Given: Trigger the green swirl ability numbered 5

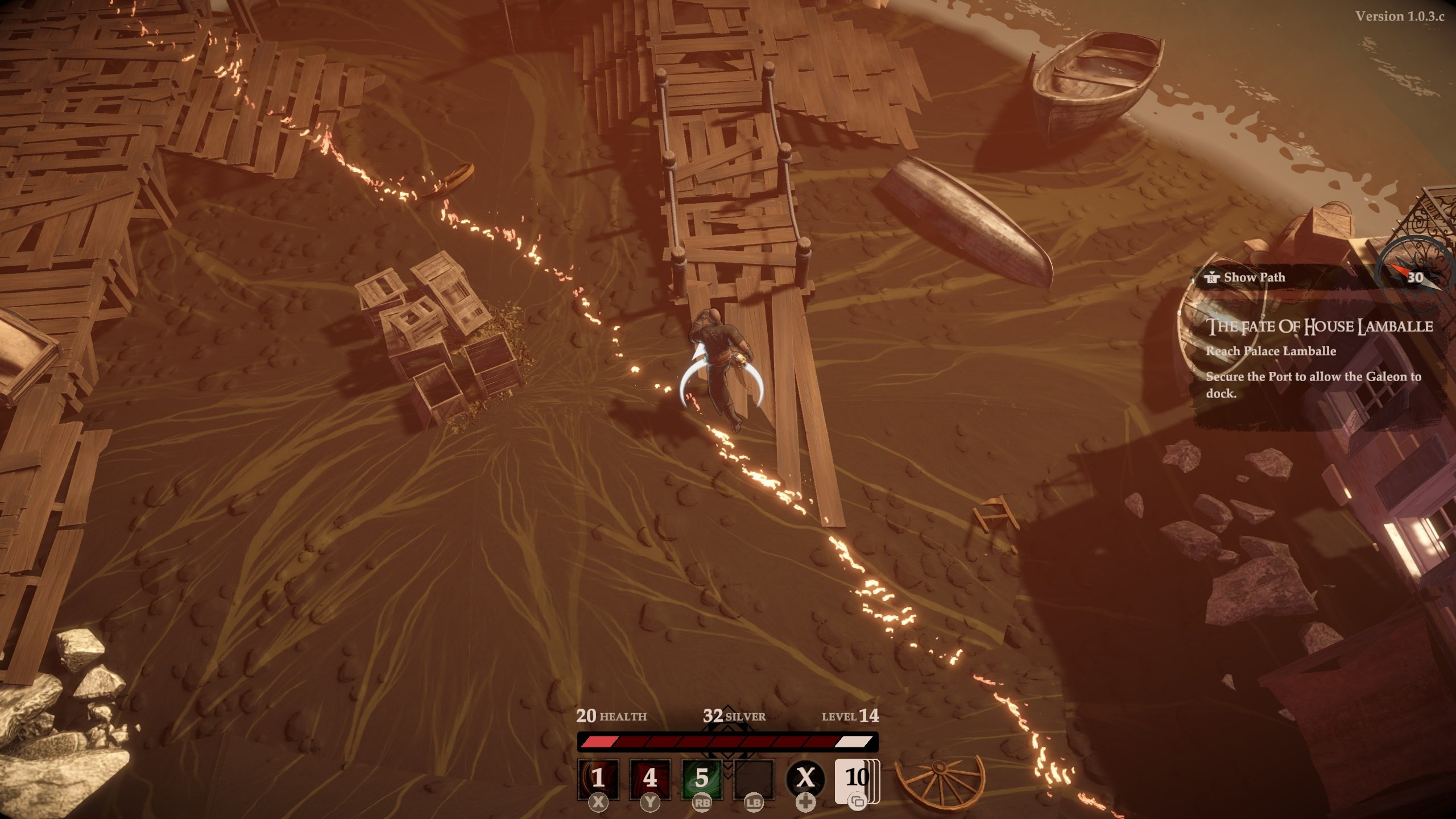Looking at the screenshot, I should tap(702, 778).
